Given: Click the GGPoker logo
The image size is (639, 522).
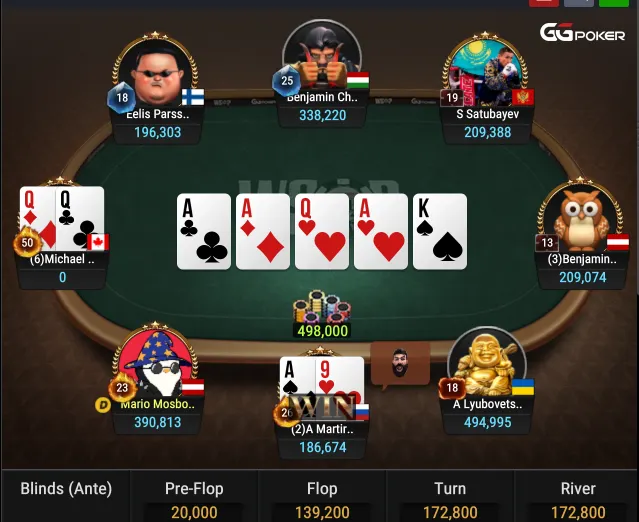Looking at the screenshot, I should 582,32.
